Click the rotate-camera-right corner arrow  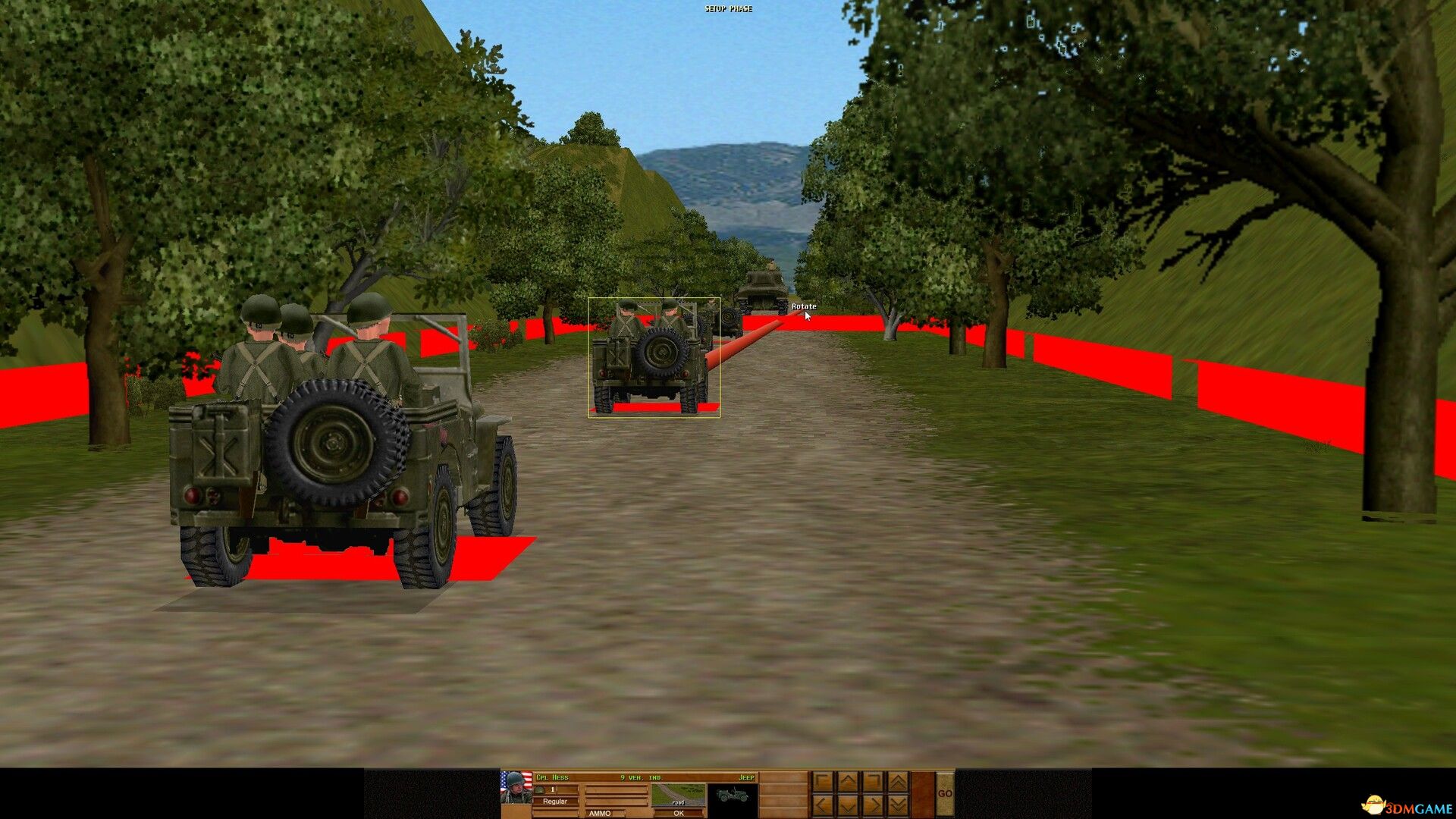[873, 780]
